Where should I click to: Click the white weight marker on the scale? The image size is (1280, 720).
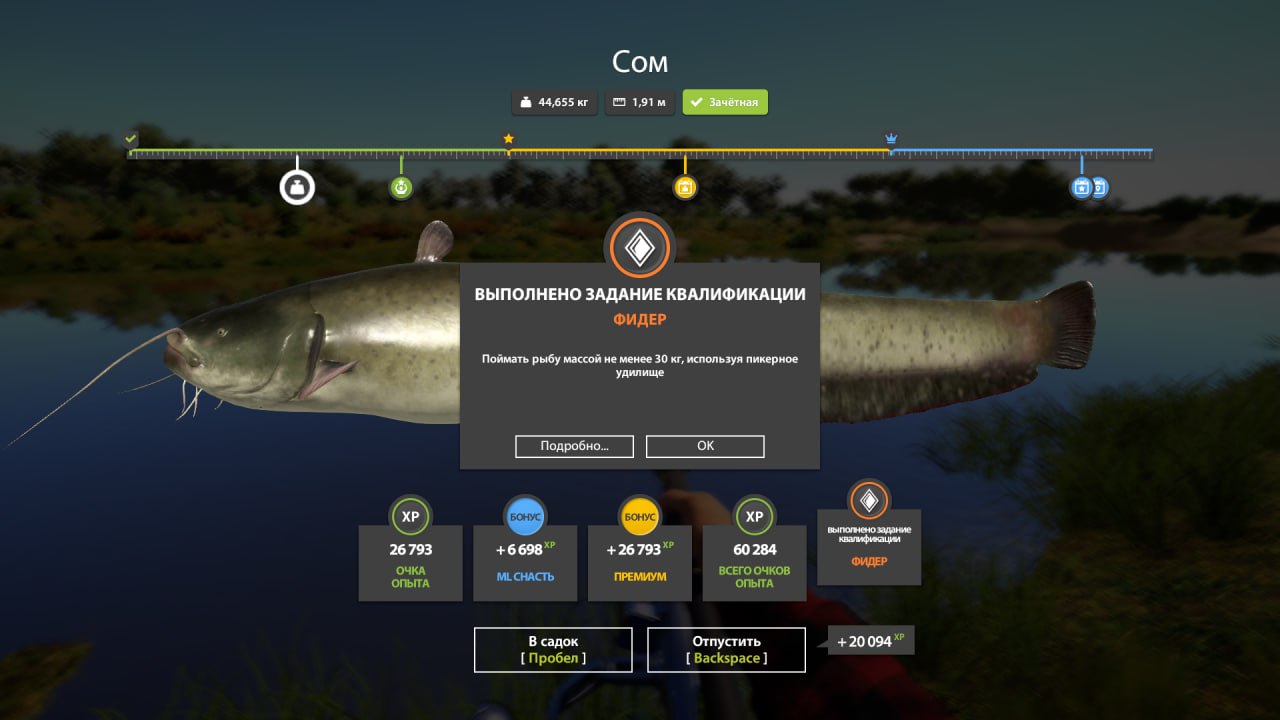click(x=297, y=187)
